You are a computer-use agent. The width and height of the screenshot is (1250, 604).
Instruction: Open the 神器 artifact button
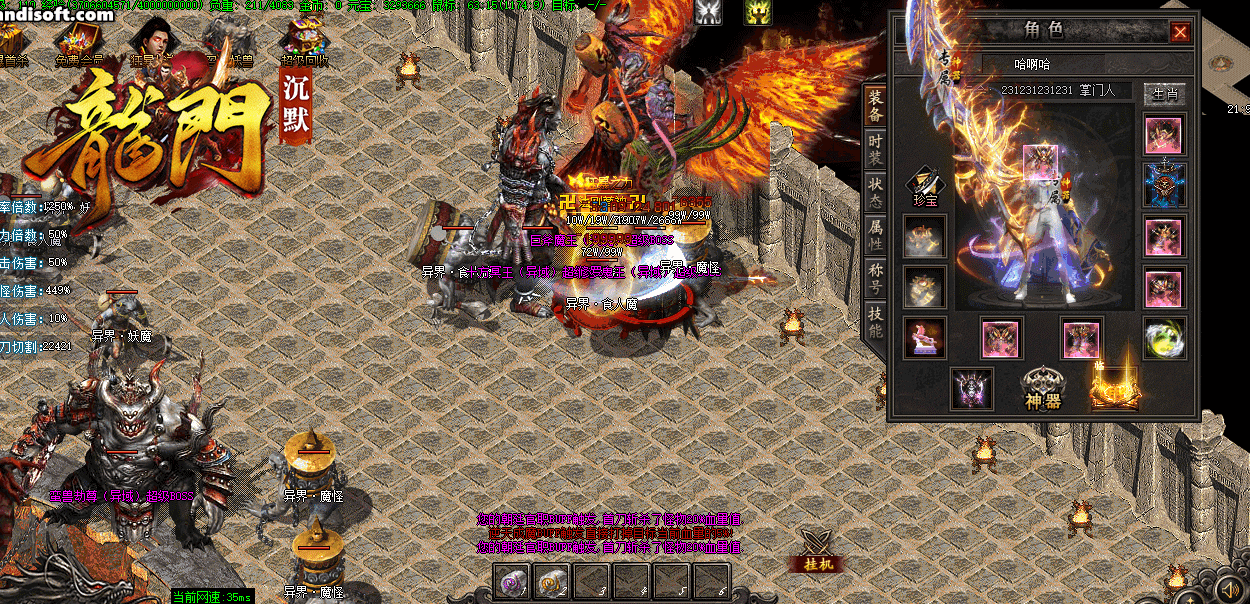point(1040,389)
